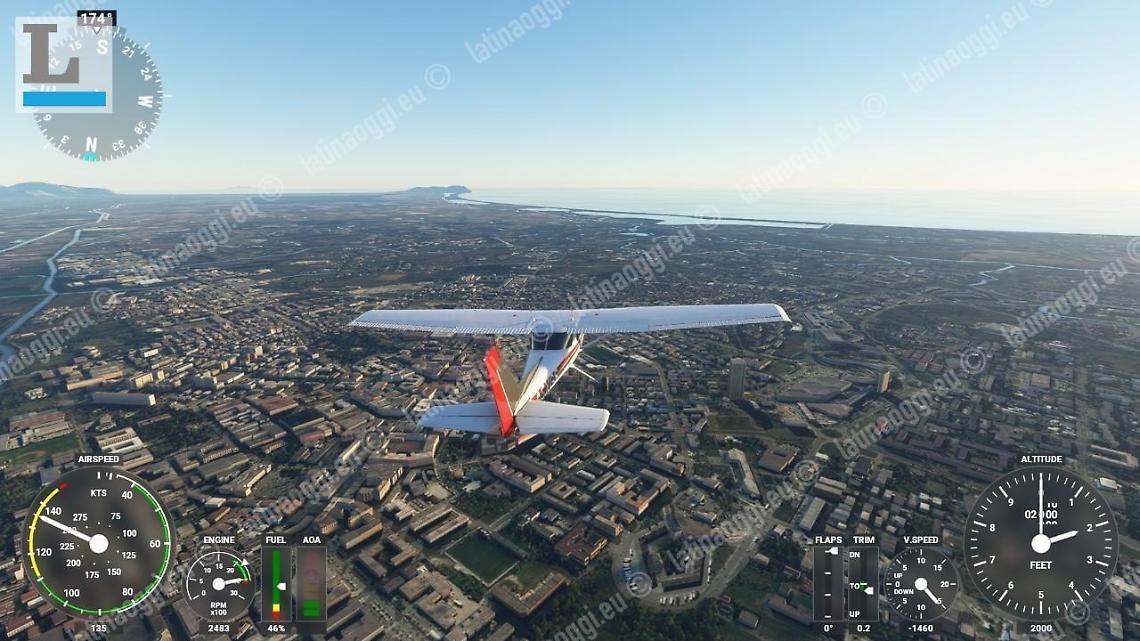Screen dimensions: 1140x641
Task: Select the flaps position indicator
Action: point(828,584)
